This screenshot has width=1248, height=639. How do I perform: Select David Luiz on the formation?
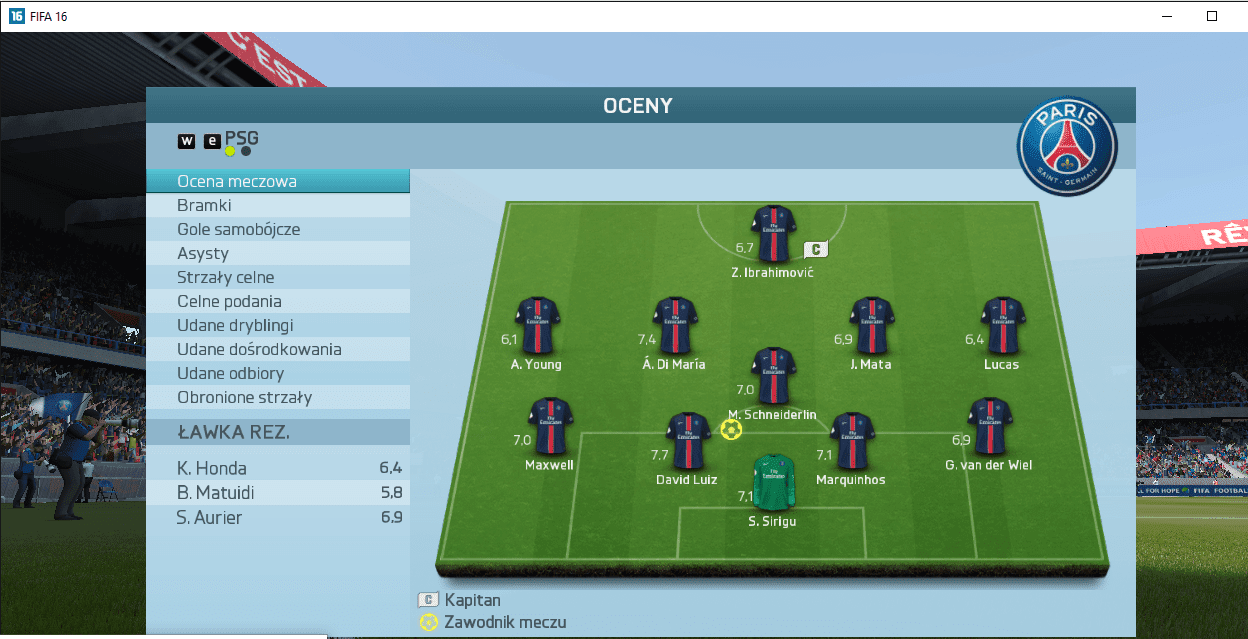click(x=688, y=441)
